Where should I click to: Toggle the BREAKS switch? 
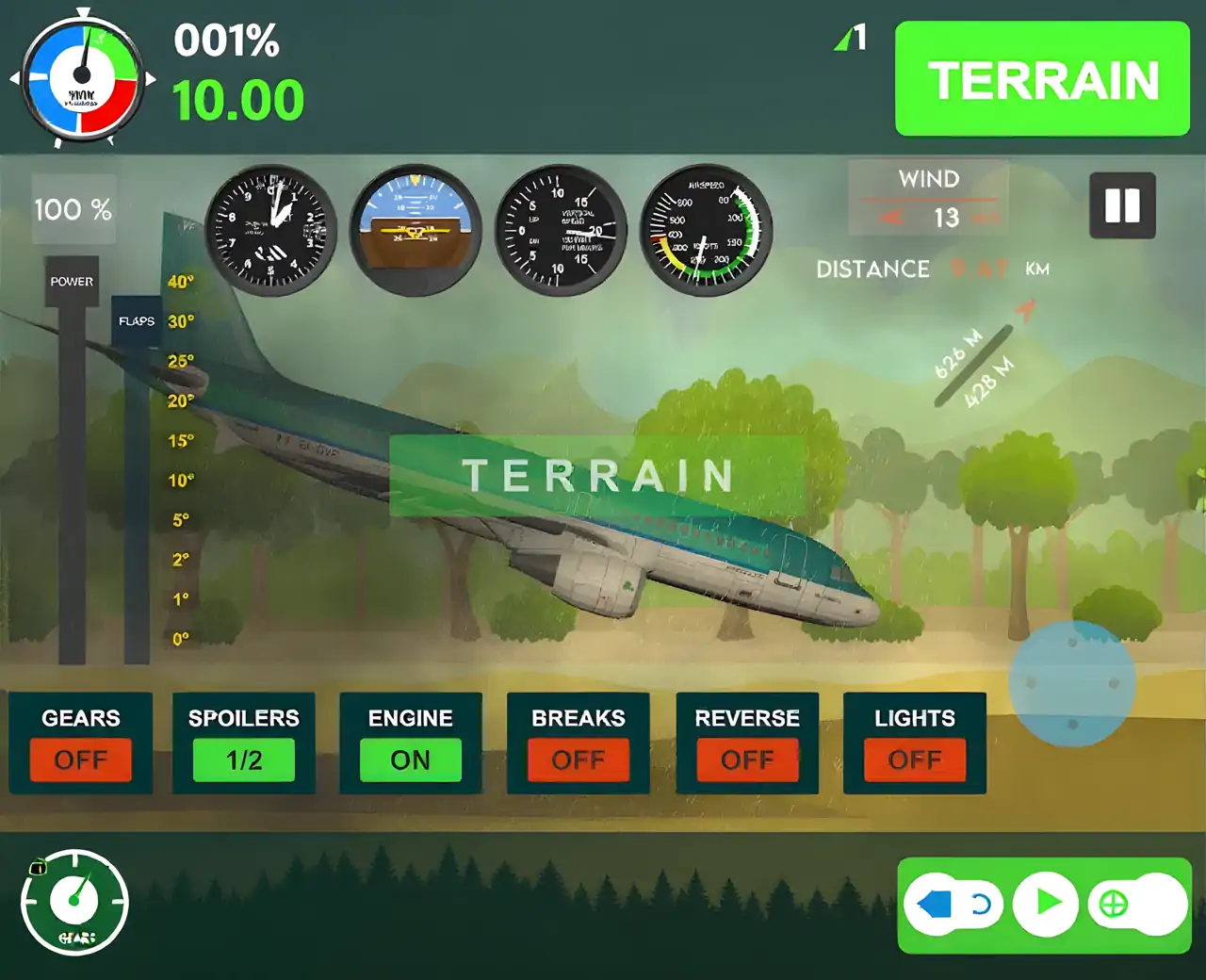click(x=579, y=759)
